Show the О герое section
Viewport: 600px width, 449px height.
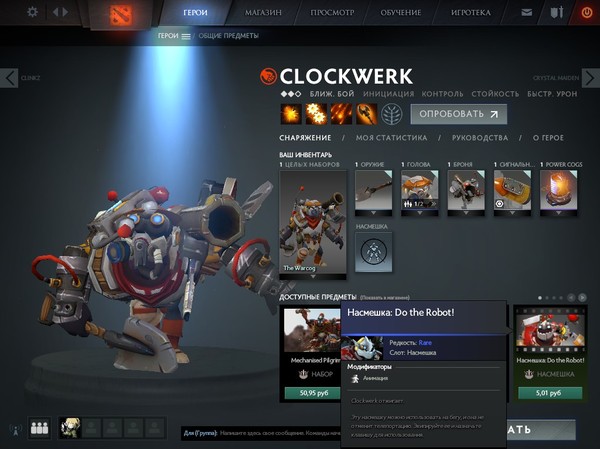547,138
